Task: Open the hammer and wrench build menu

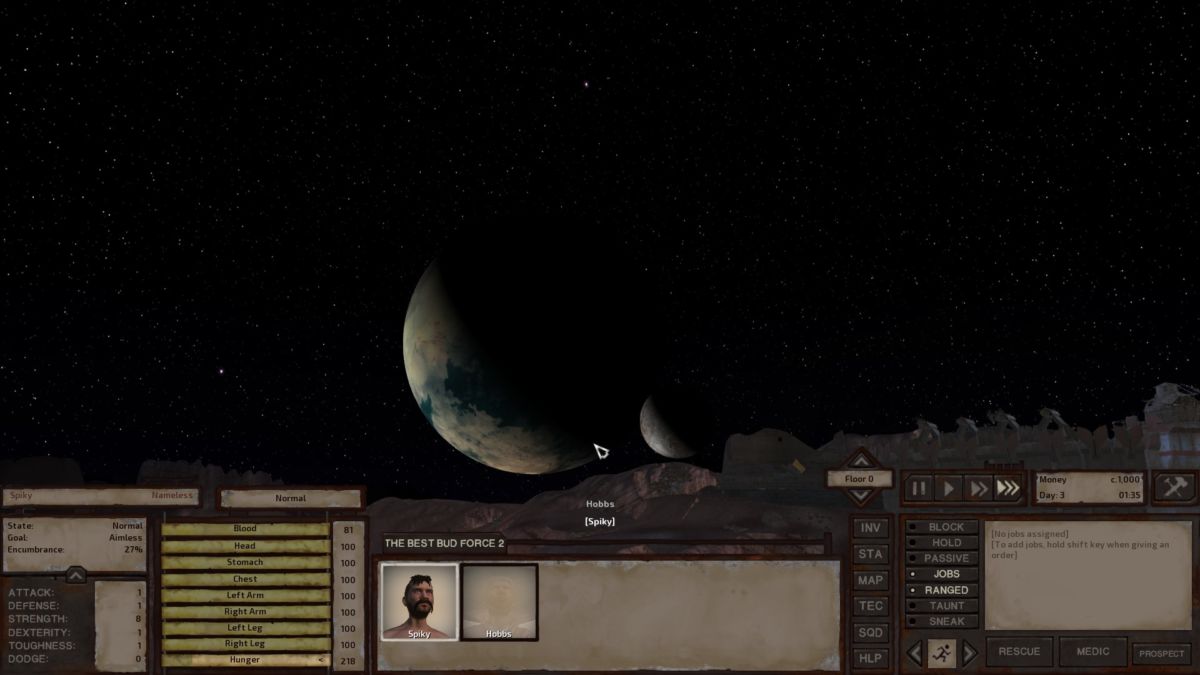Action: [1173, 487]
